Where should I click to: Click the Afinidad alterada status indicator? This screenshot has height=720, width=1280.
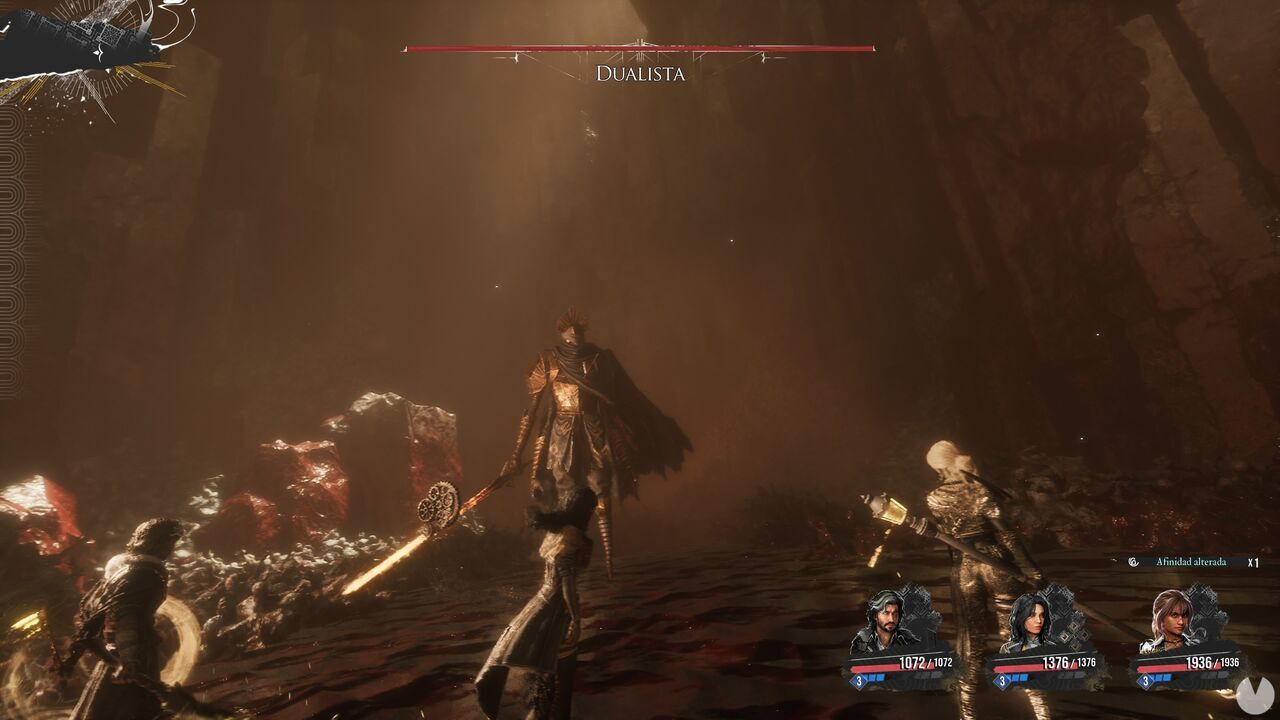pyautogui.click(x=1190, y=562)
